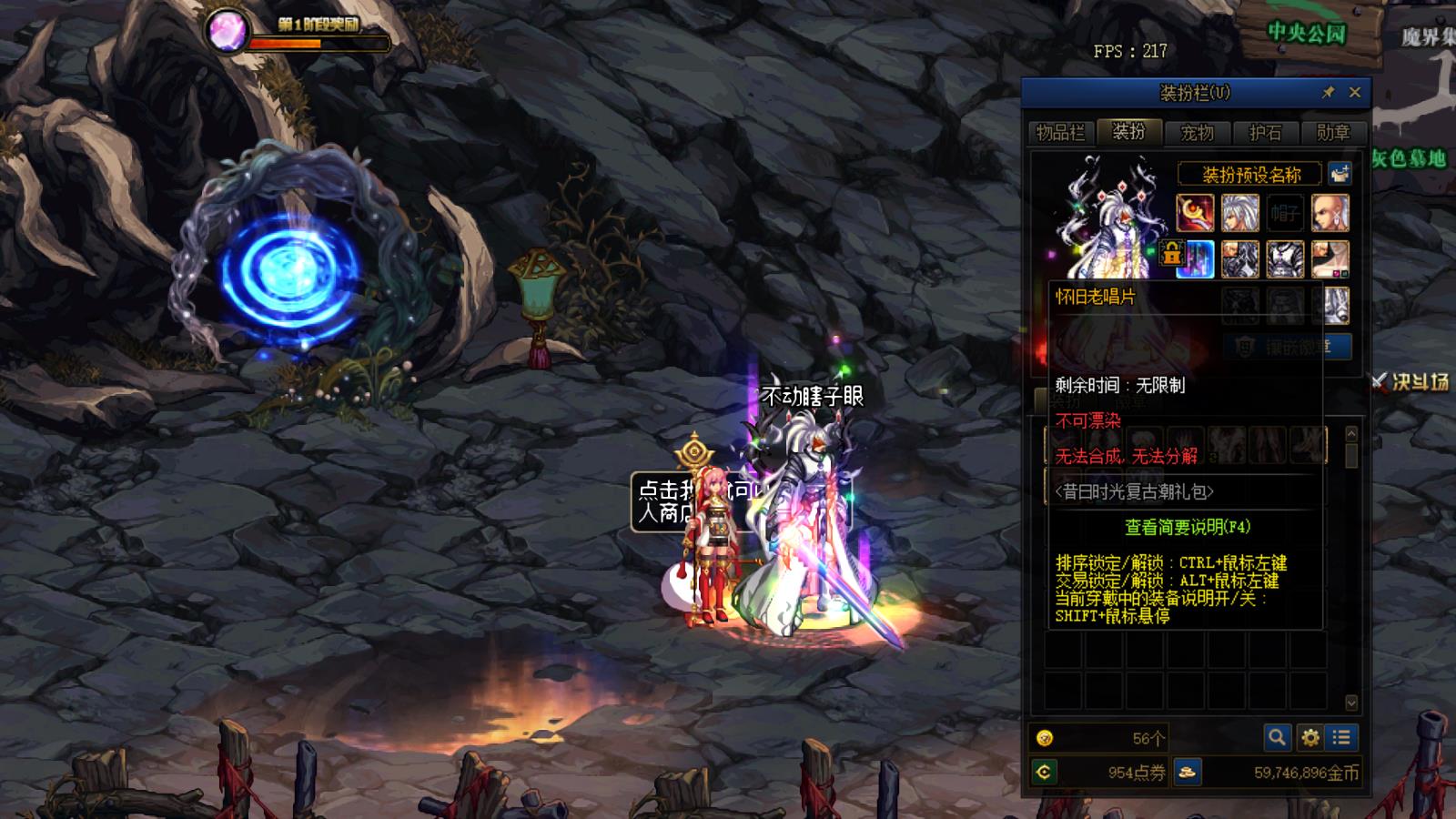This screenshot has height=819, width=1456.
Task: Open the 勋章 medal tab
Action: click(1333, 133)
